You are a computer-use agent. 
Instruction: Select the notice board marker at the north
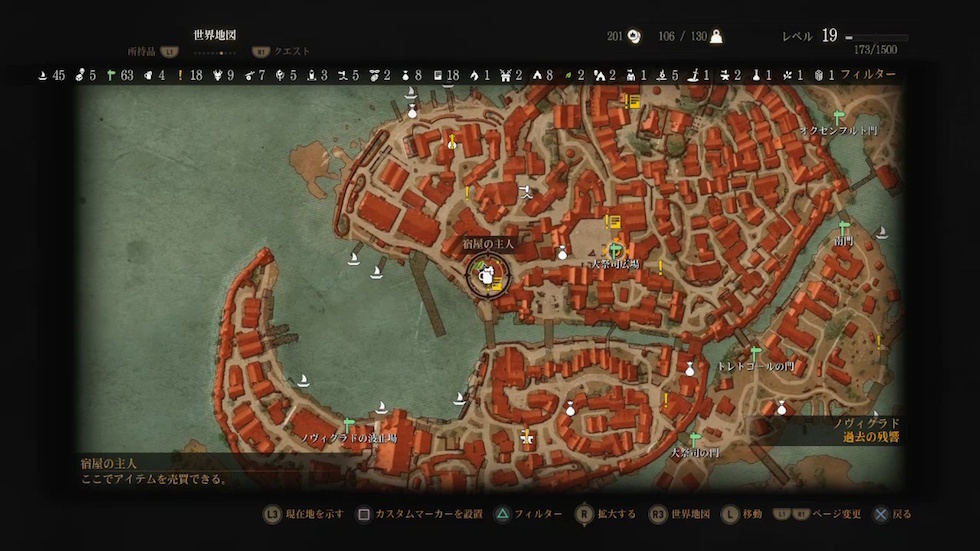click(633, 100)
